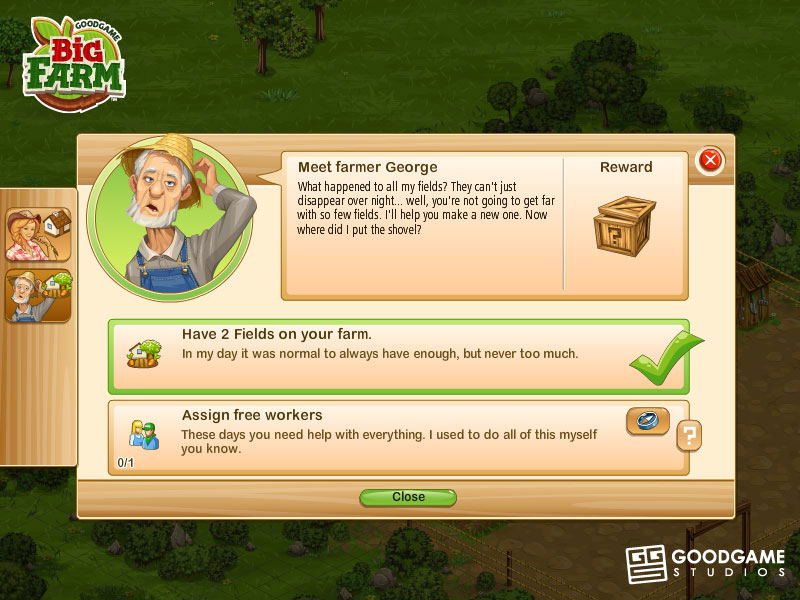Show help for Assign free workers
This screenshot has width=800, height=600.
(x=689, y=435)
